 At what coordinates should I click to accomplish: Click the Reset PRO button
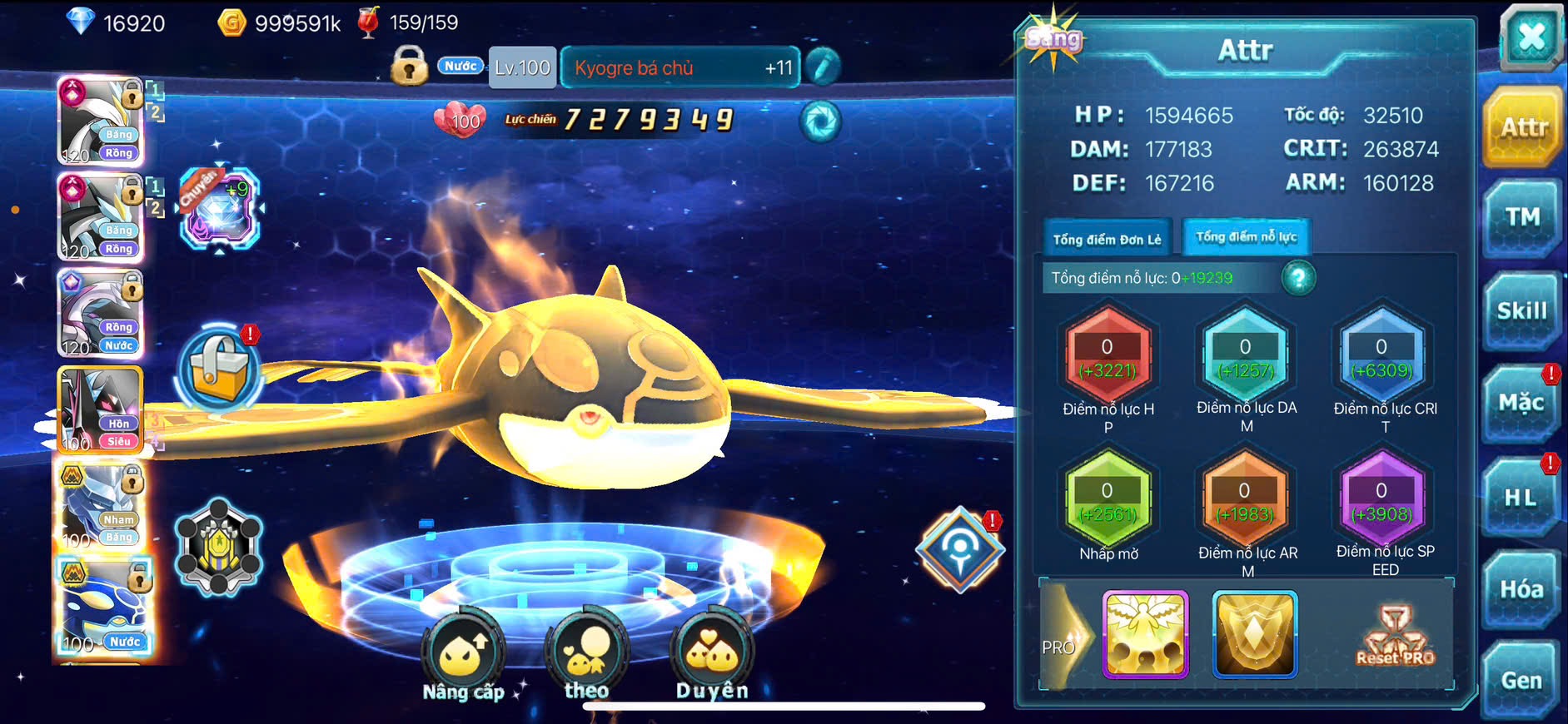click(x=1395, y=637)
